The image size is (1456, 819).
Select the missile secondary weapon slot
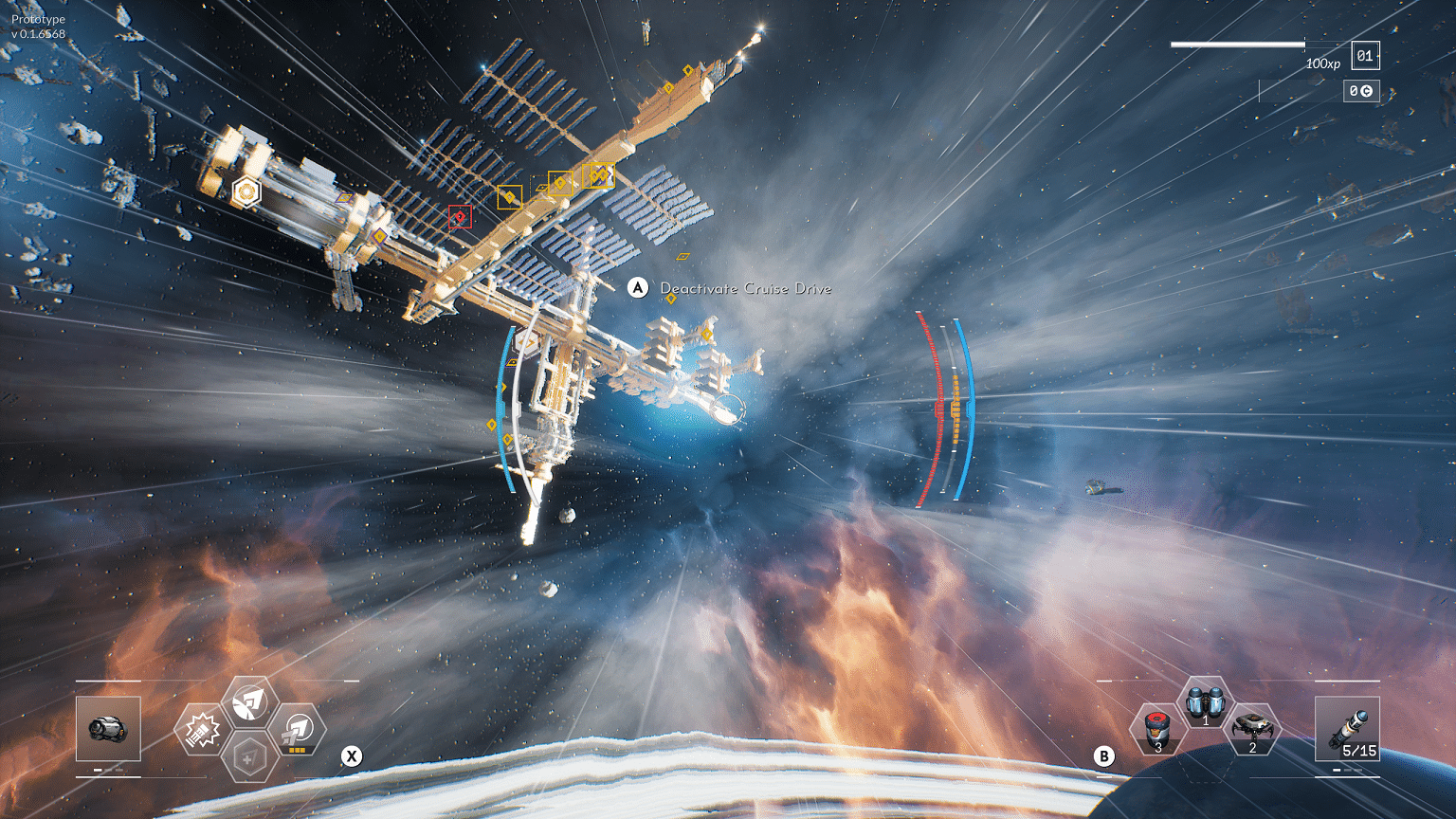(1347, 728)
